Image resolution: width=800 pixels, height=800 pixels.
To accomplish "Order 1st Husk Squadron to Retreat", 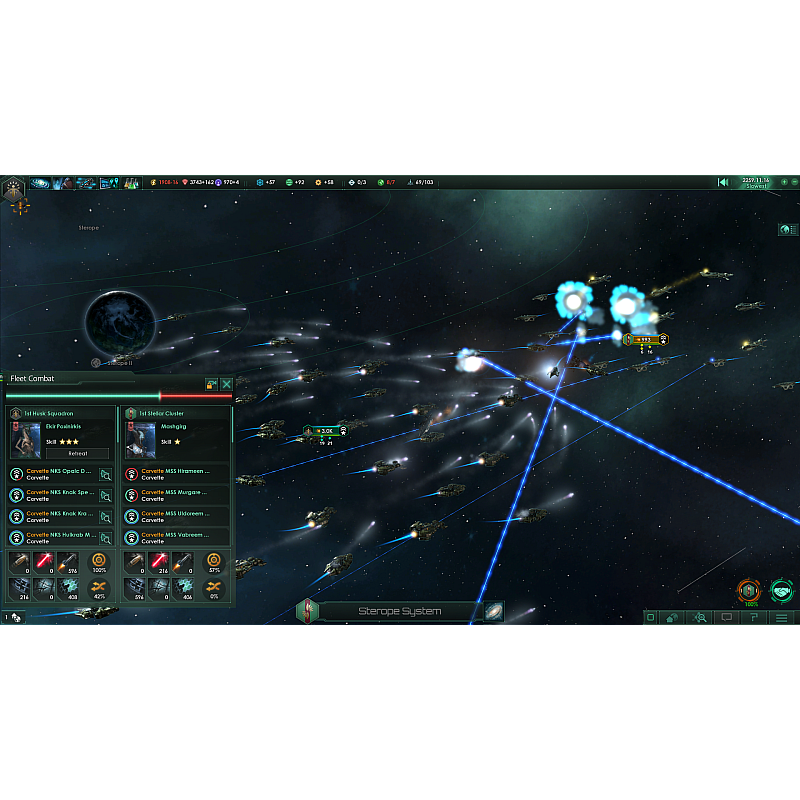I will [x=76, y=453].
